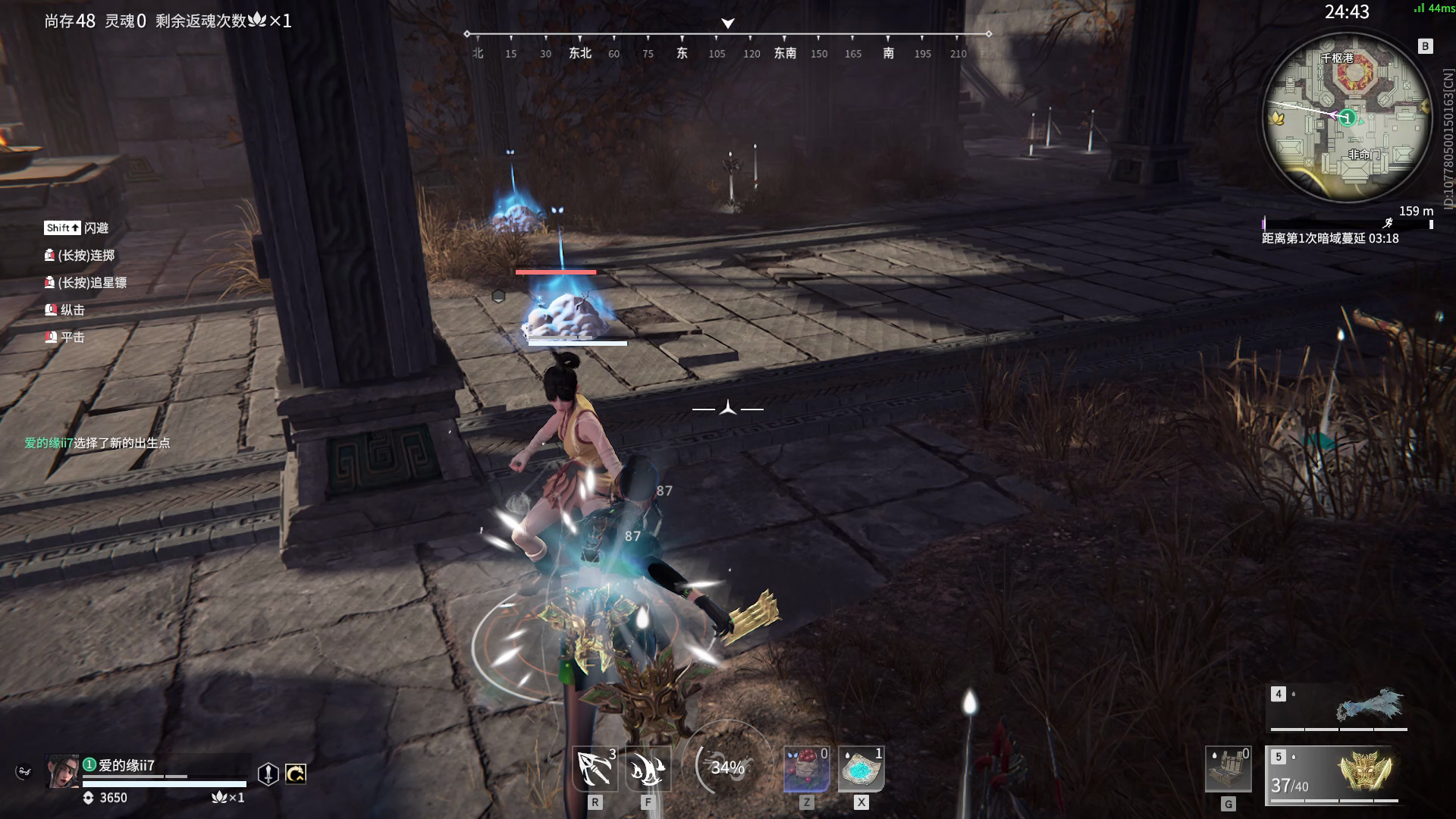Viewport: 1456px width, 819px height.
Task: Trigger the flame skill icon
Action: [648, 769]
